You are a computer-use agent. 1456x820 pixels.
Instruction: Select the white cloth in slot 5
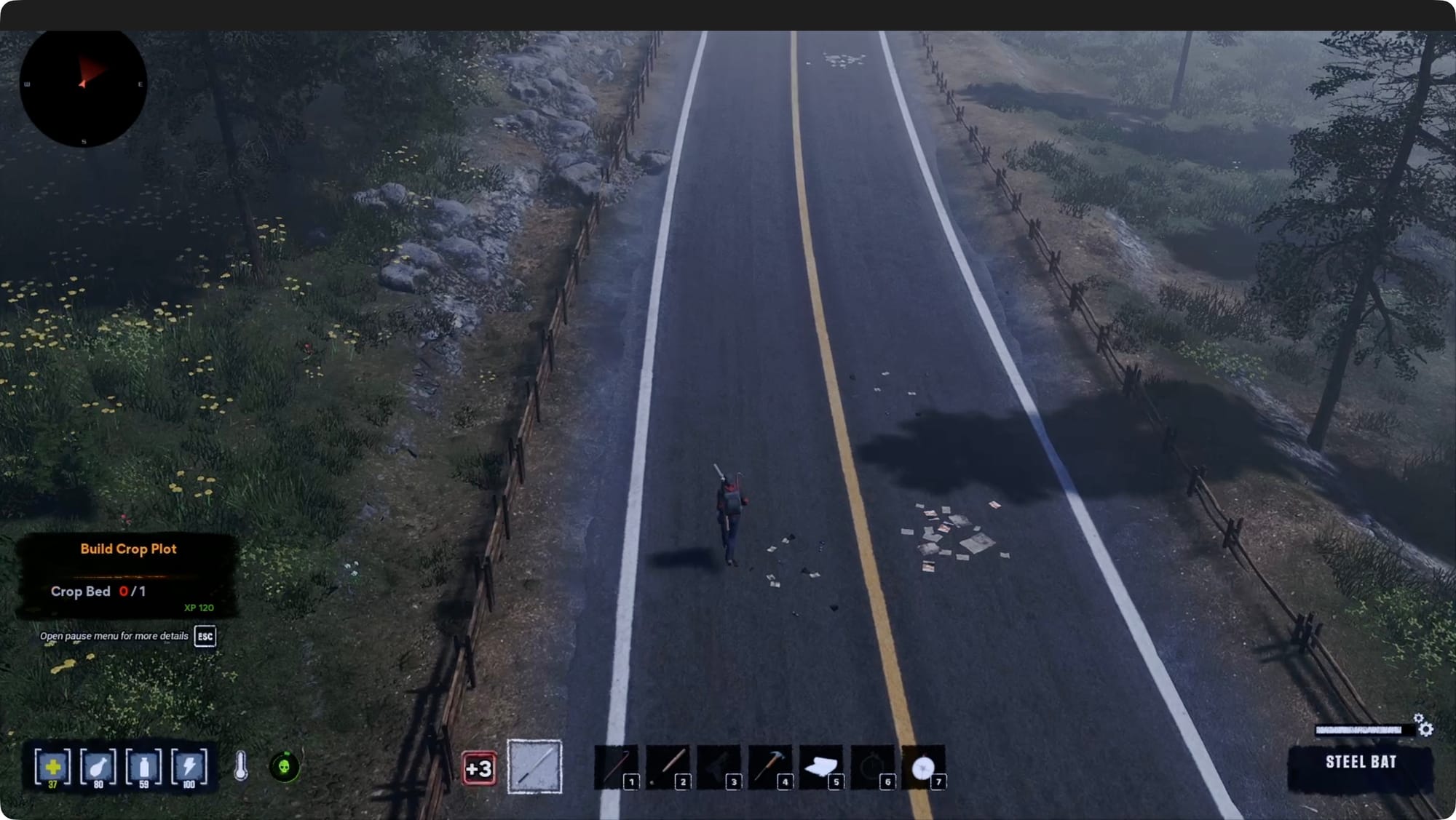820,766
